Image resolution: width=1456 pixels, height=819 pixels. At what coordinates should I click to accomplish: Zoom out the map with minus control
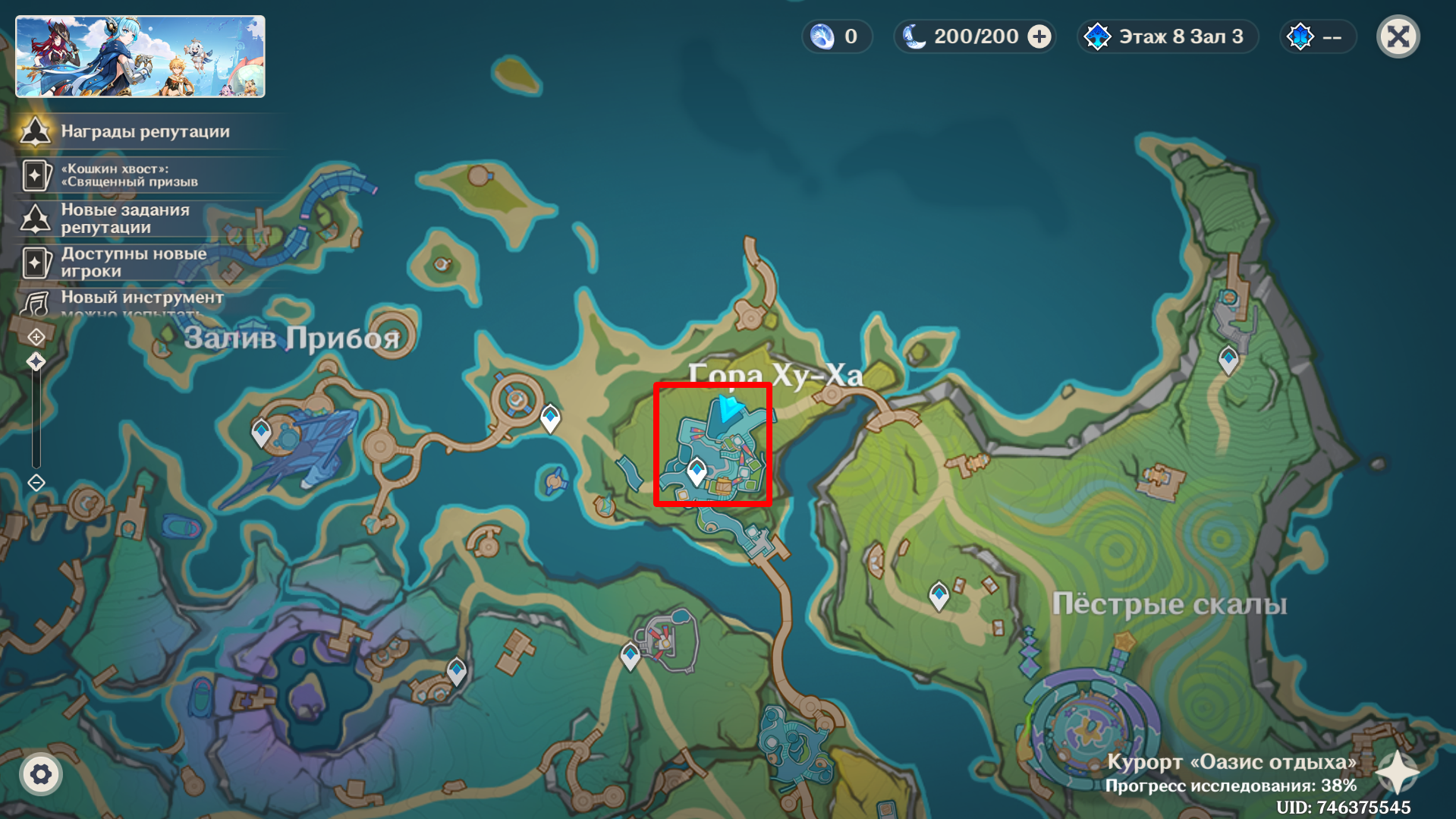coord(36,483)
